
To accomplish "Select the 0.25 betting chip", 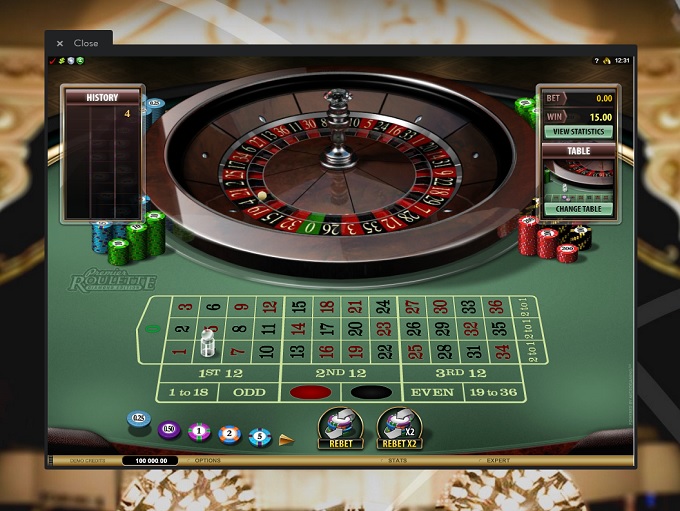I will pos(139,419).
